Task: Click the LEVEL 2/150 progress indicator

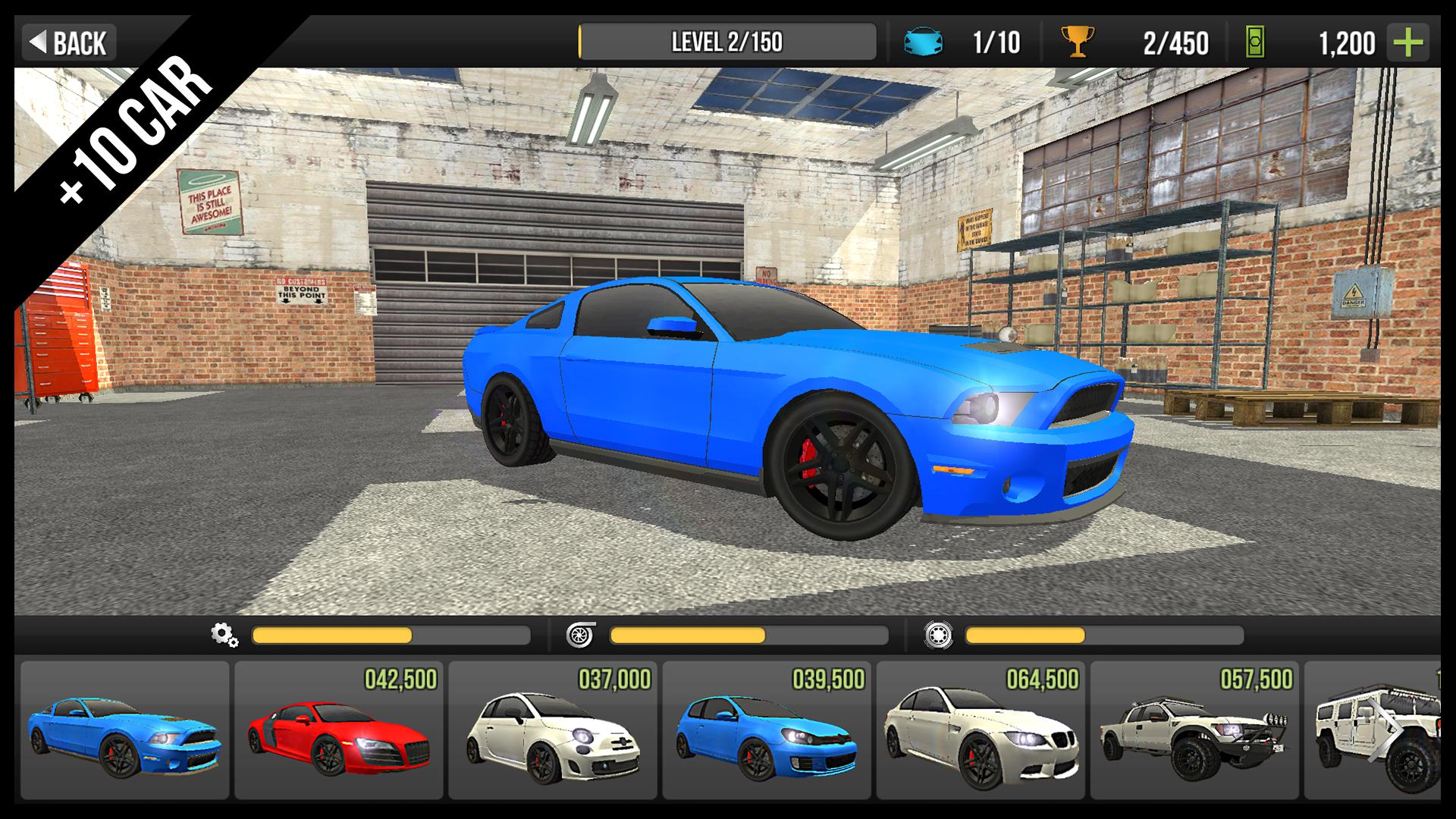Action: tap(728, 42)
